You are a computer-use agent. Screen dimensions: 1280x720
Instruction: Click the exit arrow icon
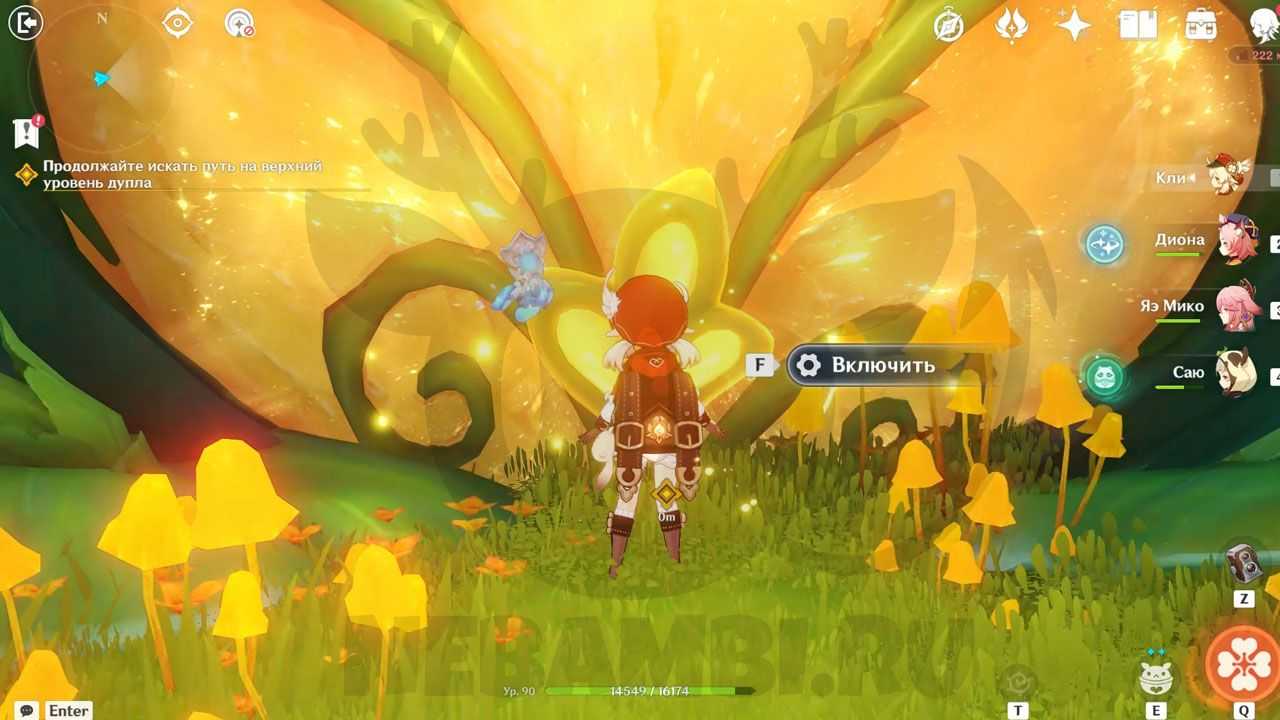(26, 22)
